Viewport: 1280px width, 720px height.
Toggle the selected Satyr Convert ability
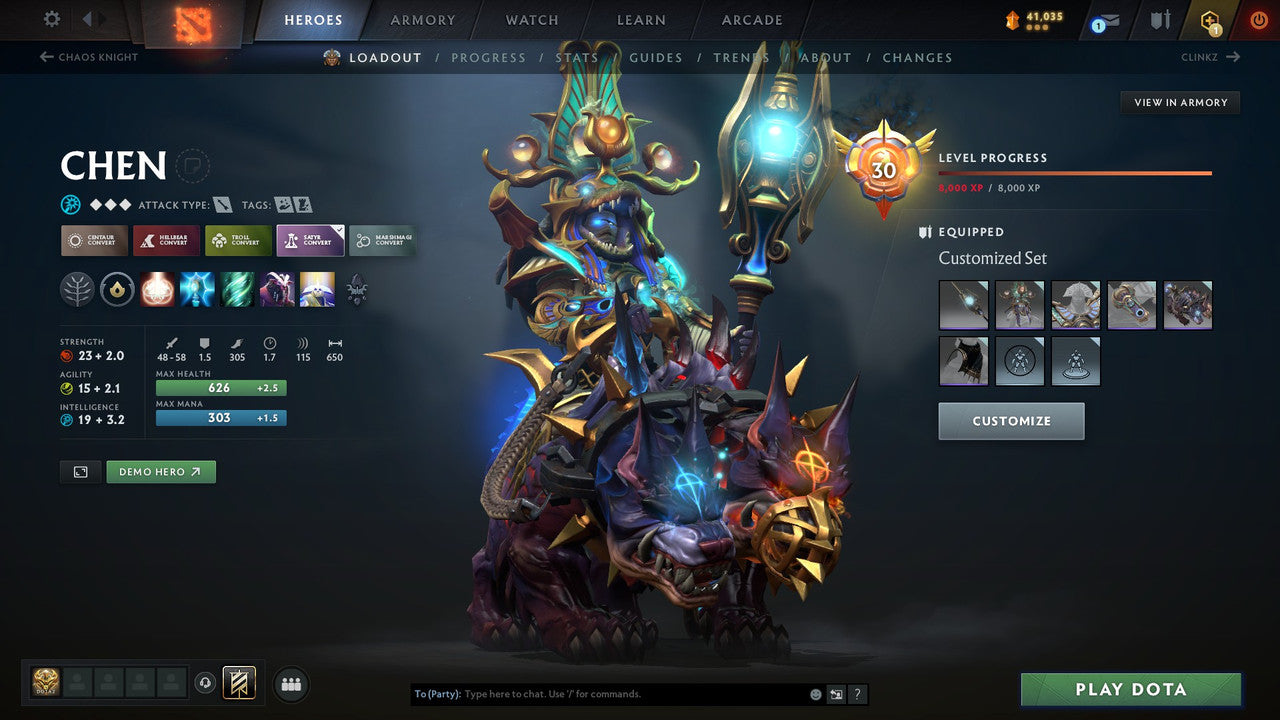click(x=309, y=240)
